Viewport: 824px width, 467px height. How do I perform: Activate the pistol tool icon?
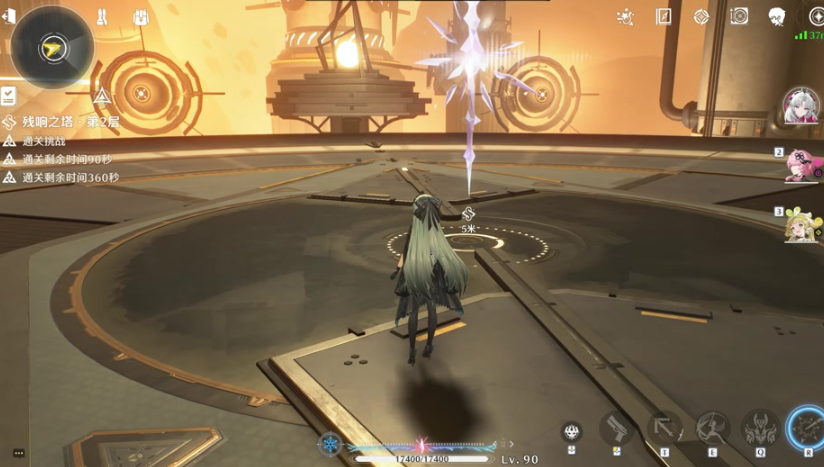point(617,428)
